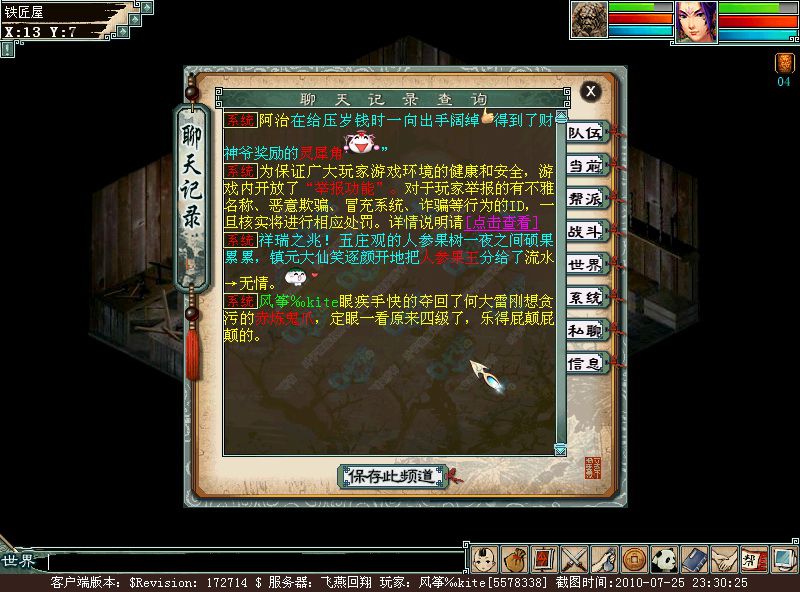Open the panda pet icon
The image size is (800, 592).
click(664, 559)
